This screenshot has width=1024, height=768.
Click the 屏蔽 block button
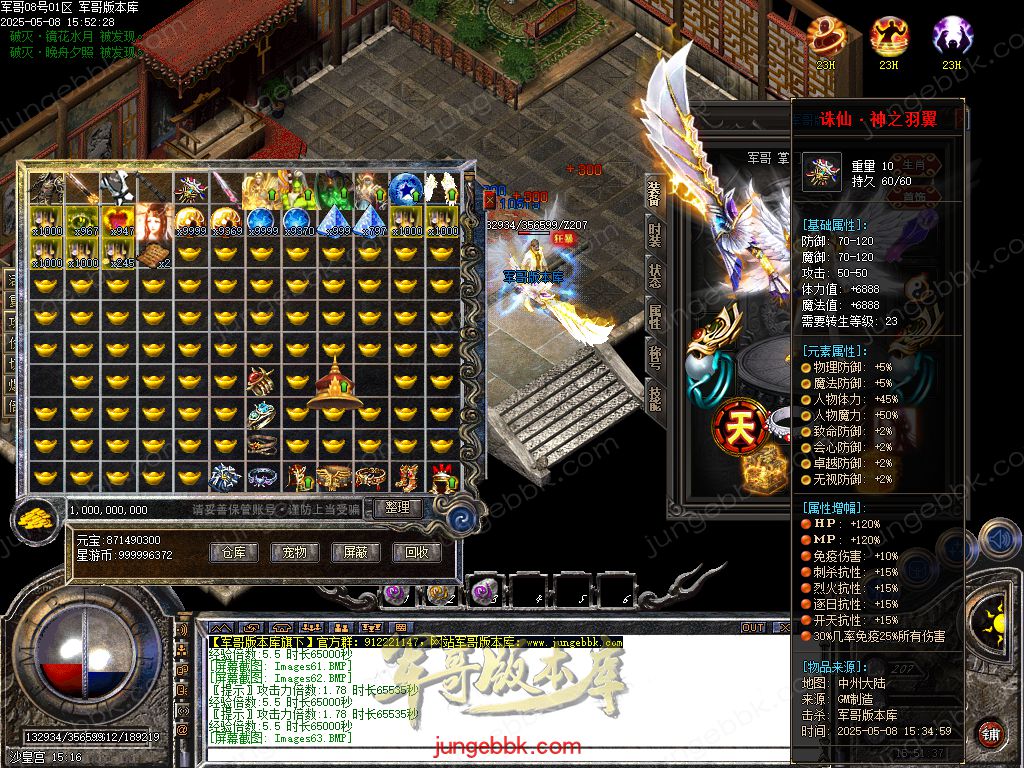coord(355,552)
